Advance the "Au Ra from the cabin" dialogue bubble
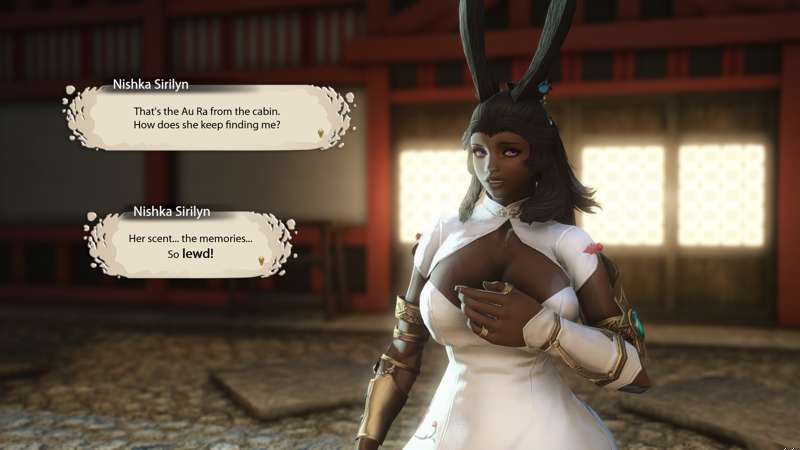Image resolution: width=800 pixels, height=450 pixels. [320, 133]
